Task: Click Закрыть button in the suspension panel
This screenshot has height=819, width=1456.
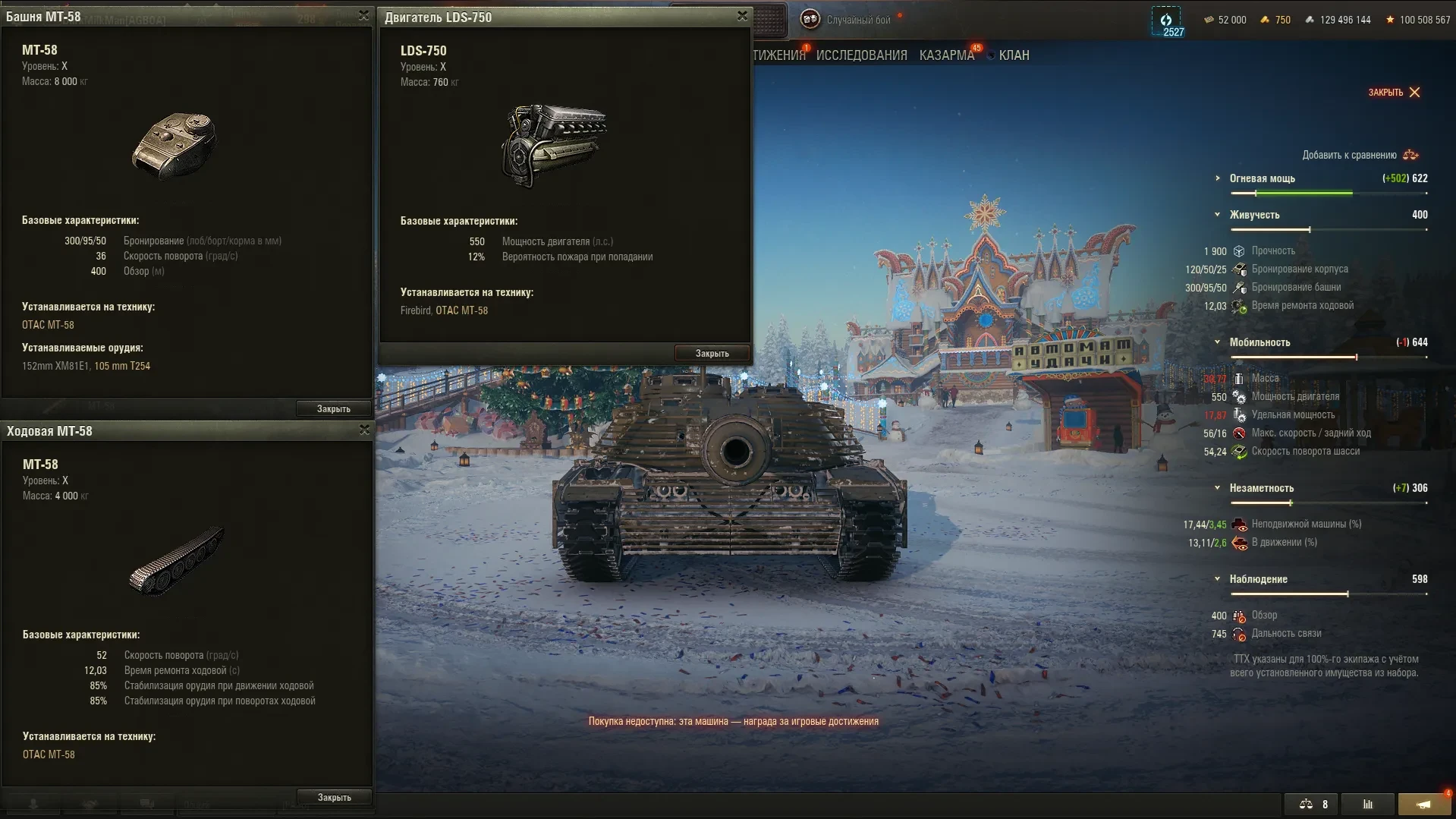Action: click(x=334, y=798)
